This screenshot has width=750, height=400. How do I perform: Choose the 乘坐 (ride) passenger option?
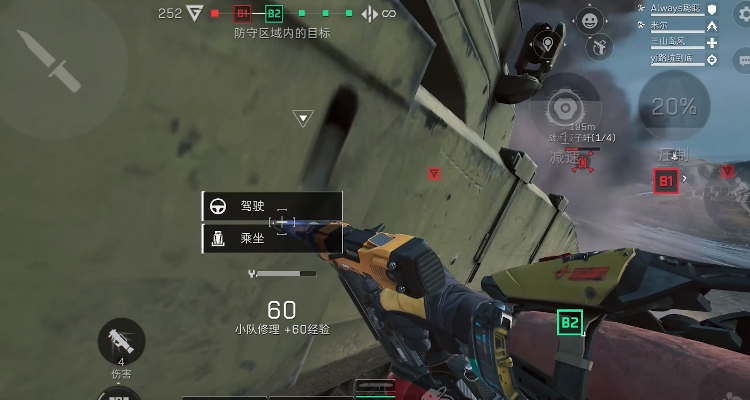tap(272, 239)
